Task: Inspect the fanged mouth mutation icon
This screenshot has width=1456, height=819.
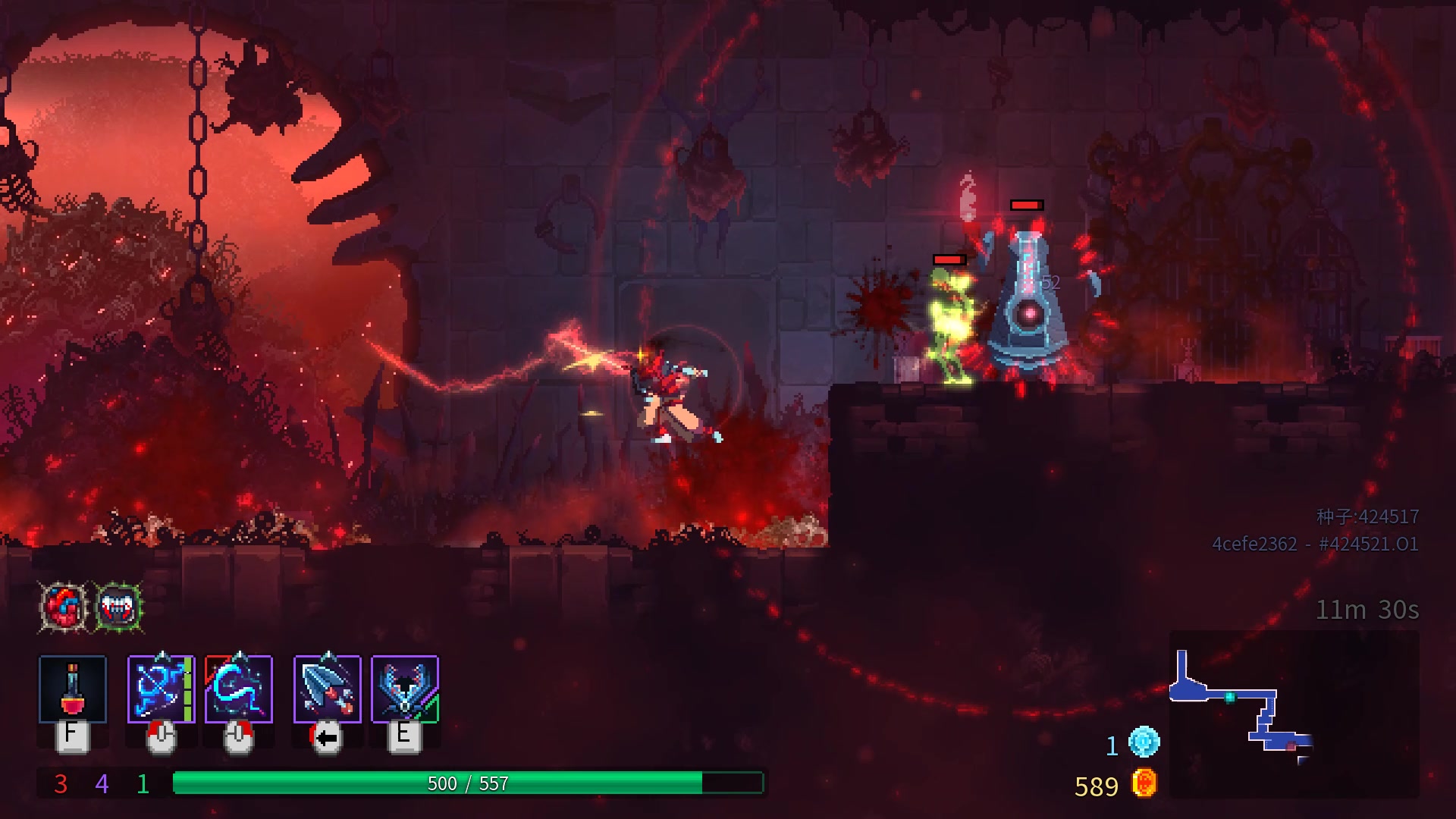Action: tap(119, 607)
